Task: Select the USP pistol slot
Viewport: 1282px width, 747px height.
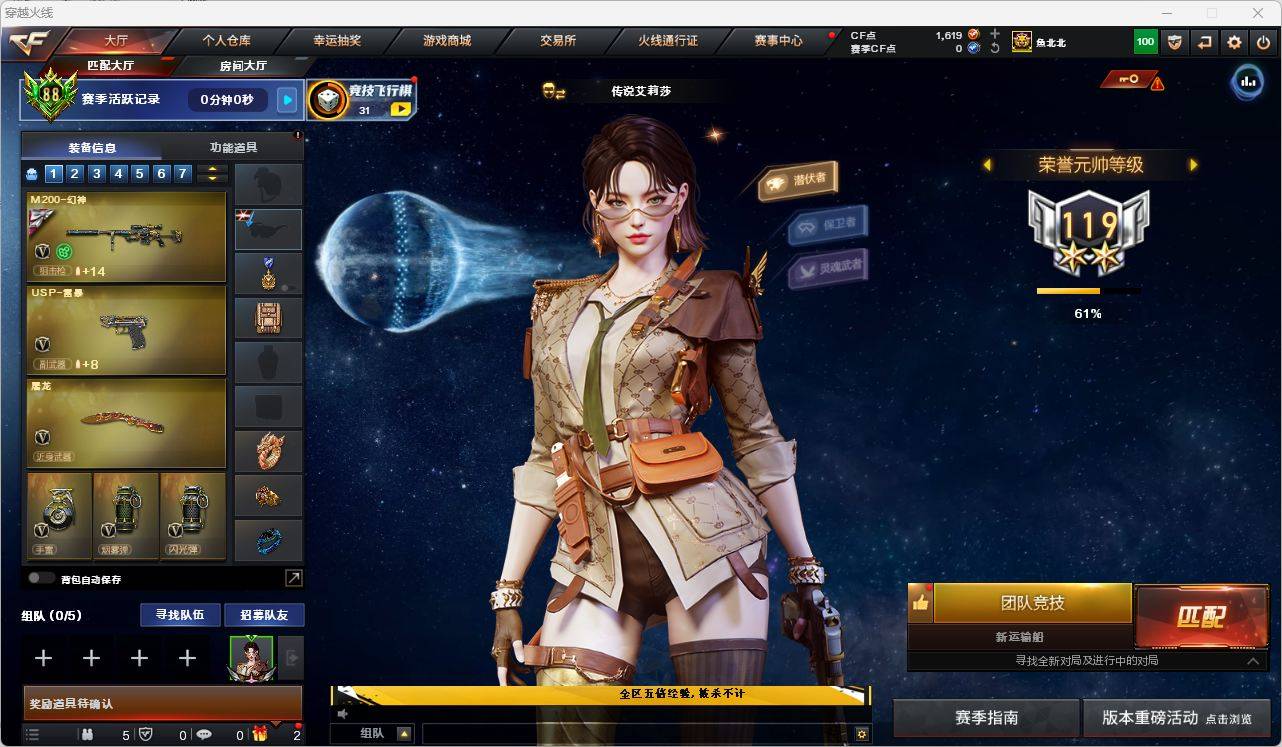Action: click(126, 330)
